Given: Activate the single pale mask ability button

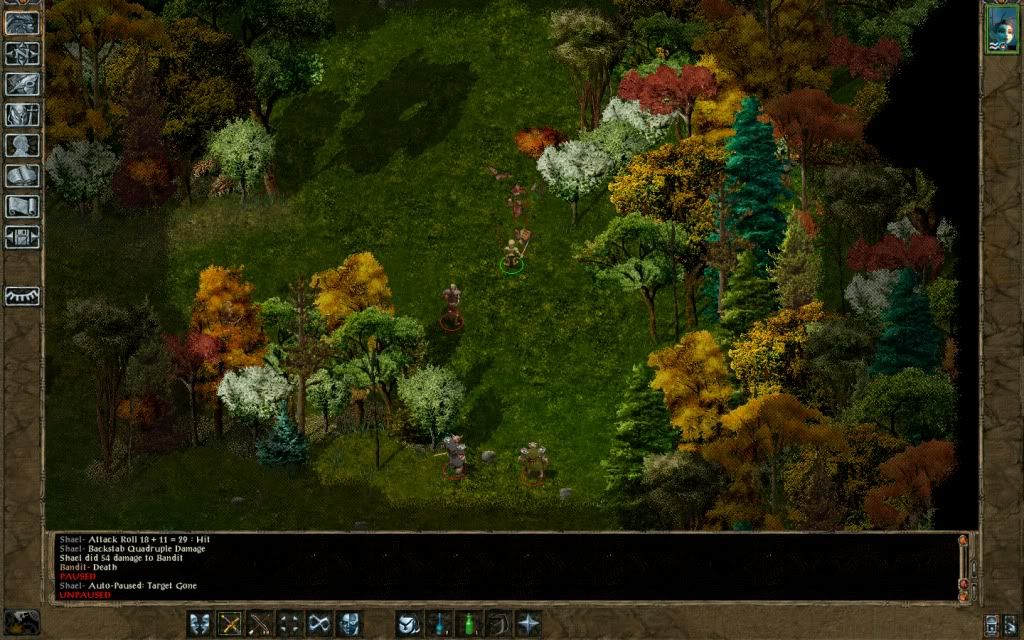Looking at the screenshot, I should (x=349, y=623).
